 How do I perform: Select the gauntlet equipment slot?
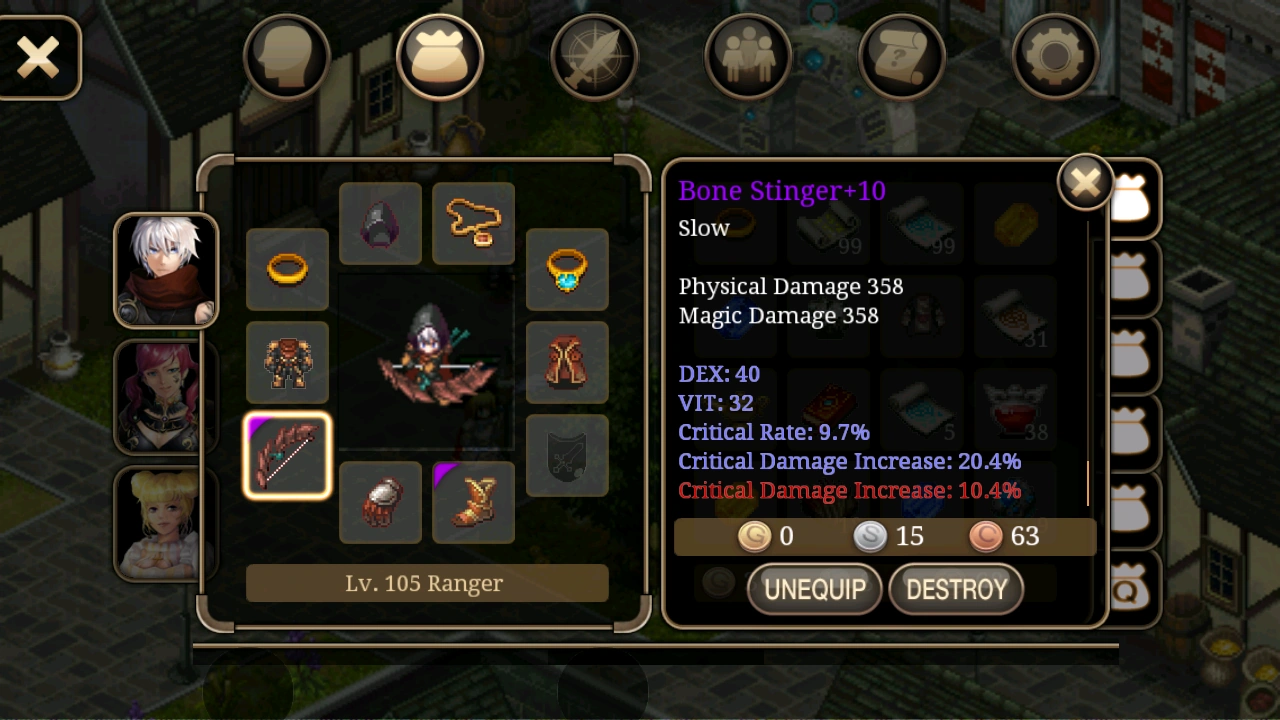(380, 502)
